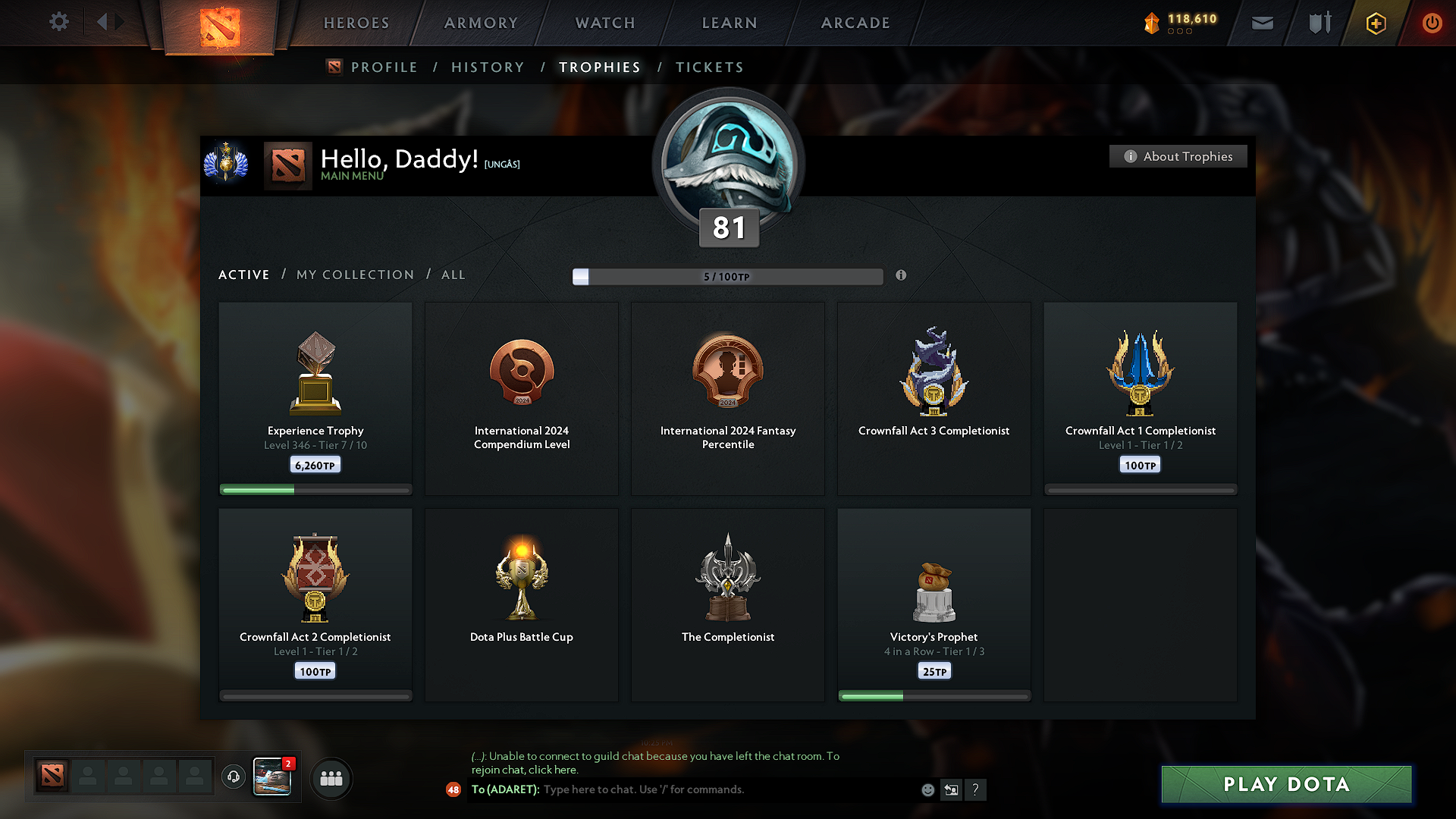This screenshot has width=1456, height=819.
Task: Open the ARMORY menu item
Action: point(481,23)
